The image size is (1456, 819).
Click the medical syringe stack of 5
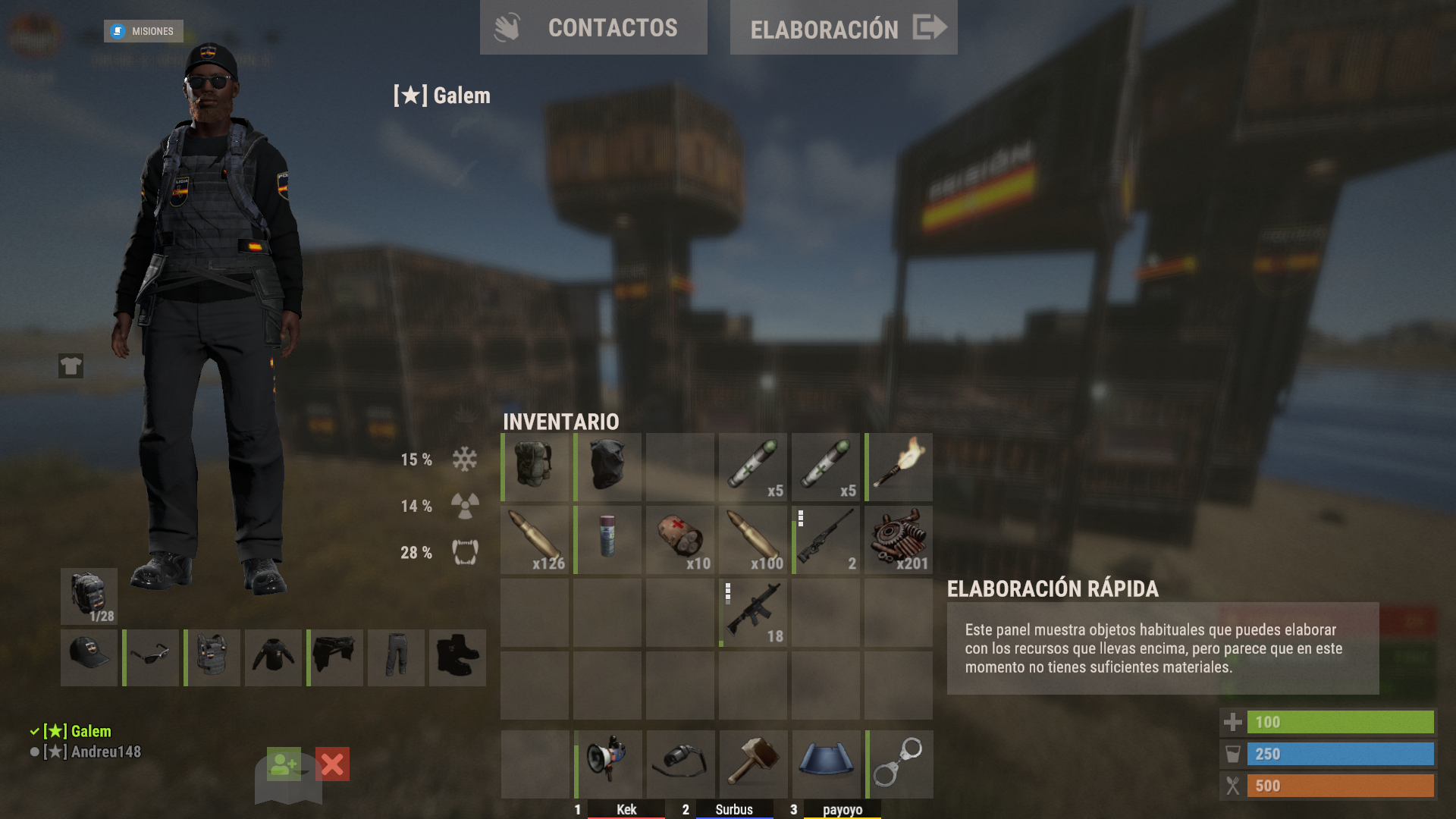tap(752, 466)
